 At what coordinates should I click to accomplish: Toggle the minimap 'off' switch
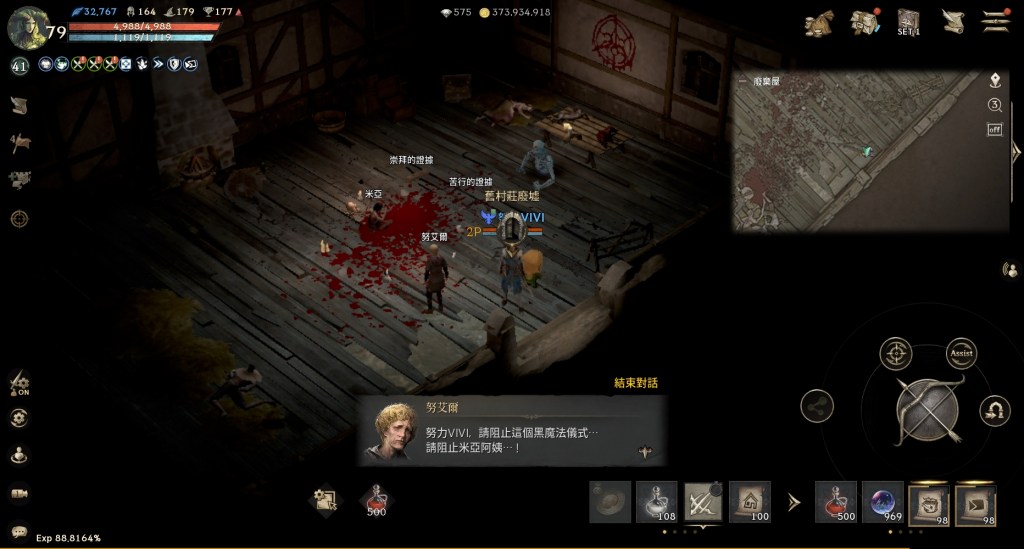click(x=995, y=129)
